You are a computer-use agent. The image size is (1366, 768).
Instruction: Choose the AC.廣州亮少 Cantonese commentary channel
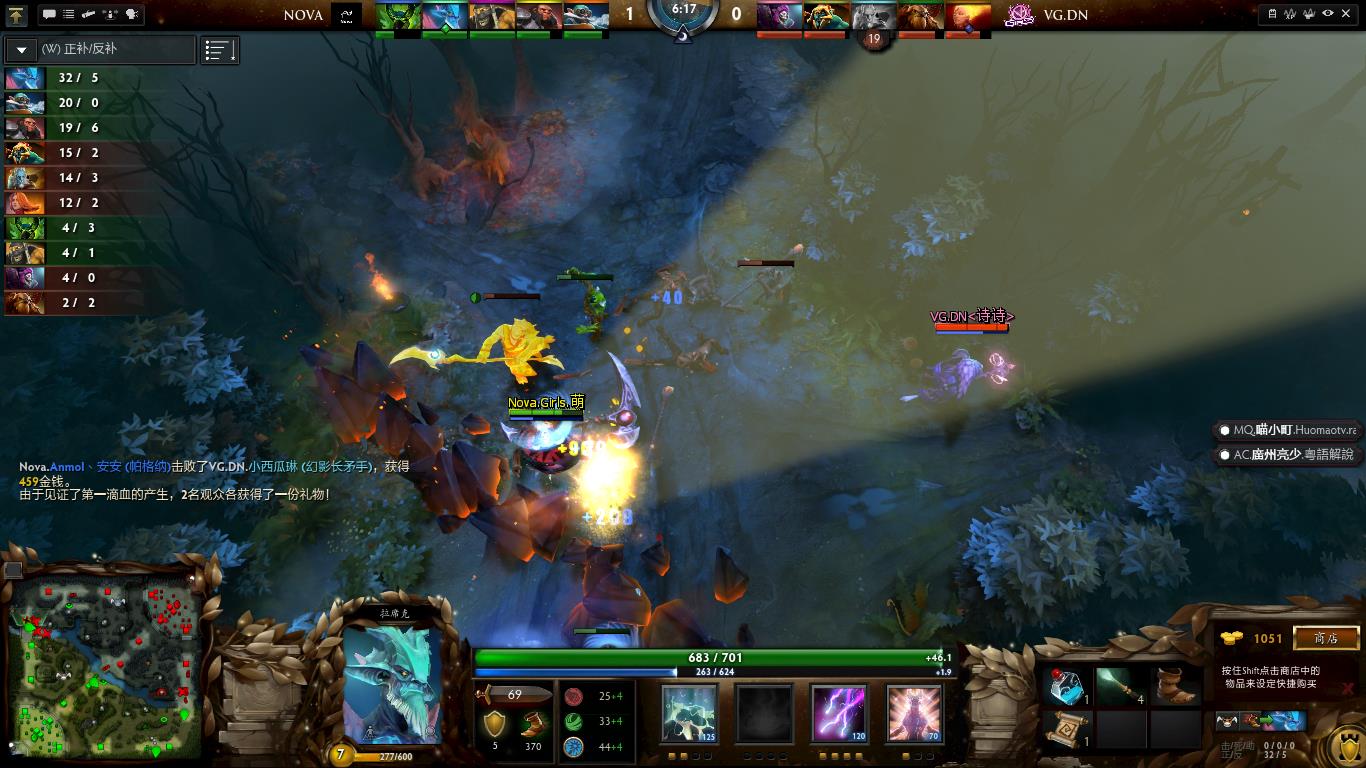tap(1288, 454)
